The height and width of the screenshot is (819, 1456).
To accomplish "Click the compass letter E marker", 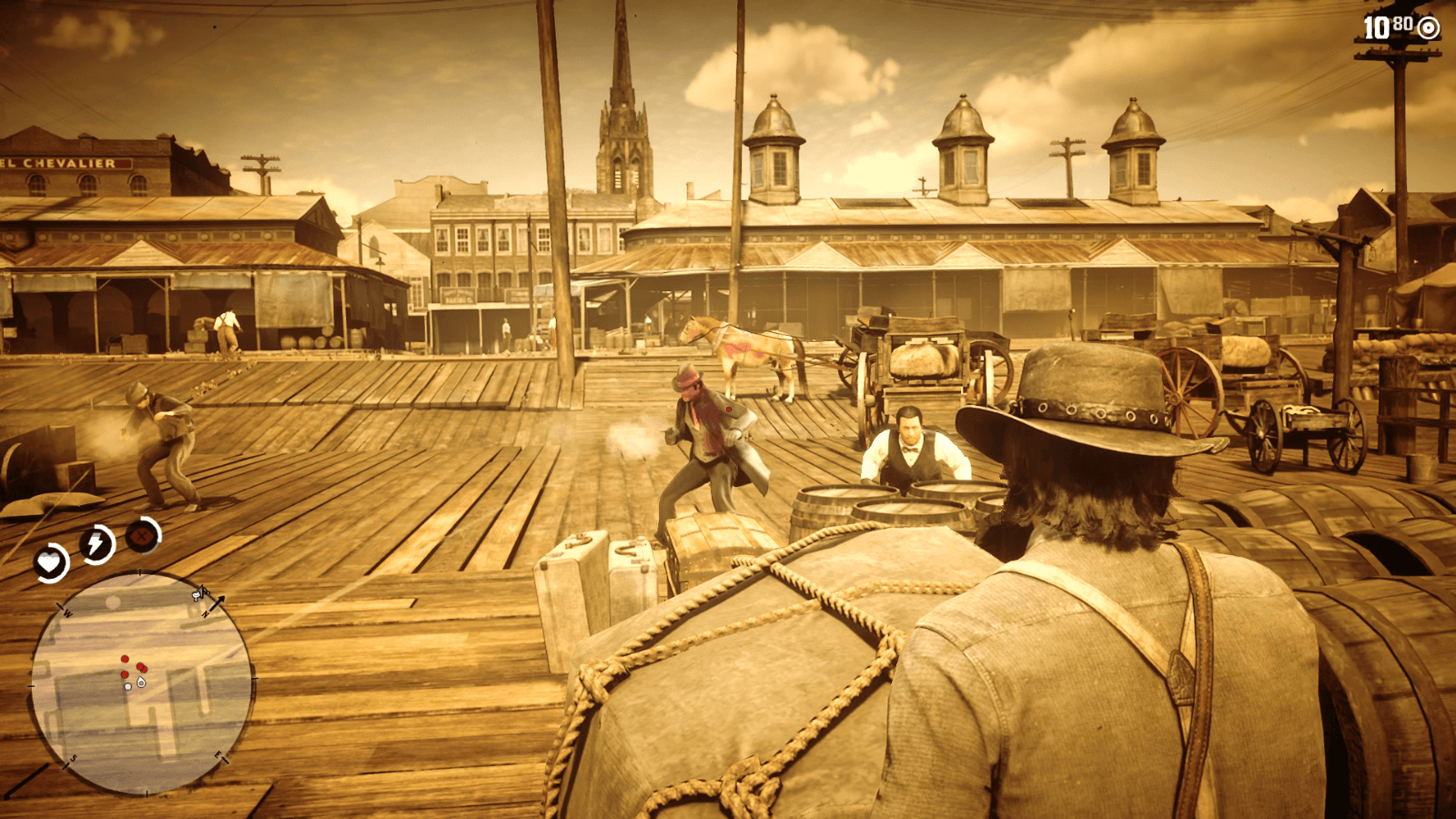I will pyautogui.click(x=218, y=755).
